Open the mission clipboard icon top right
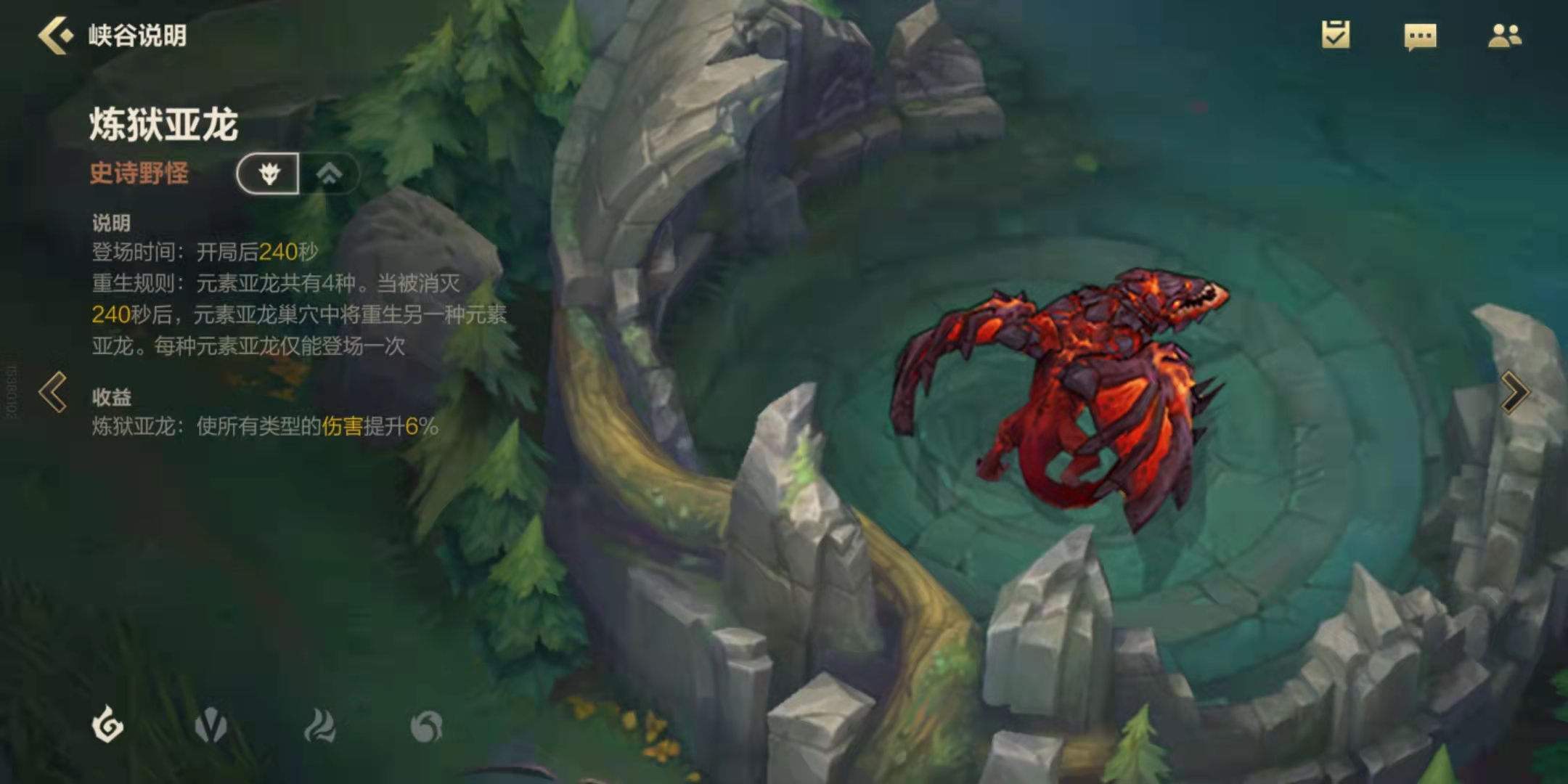The image size is (1568, 784). coord(1336,35)
